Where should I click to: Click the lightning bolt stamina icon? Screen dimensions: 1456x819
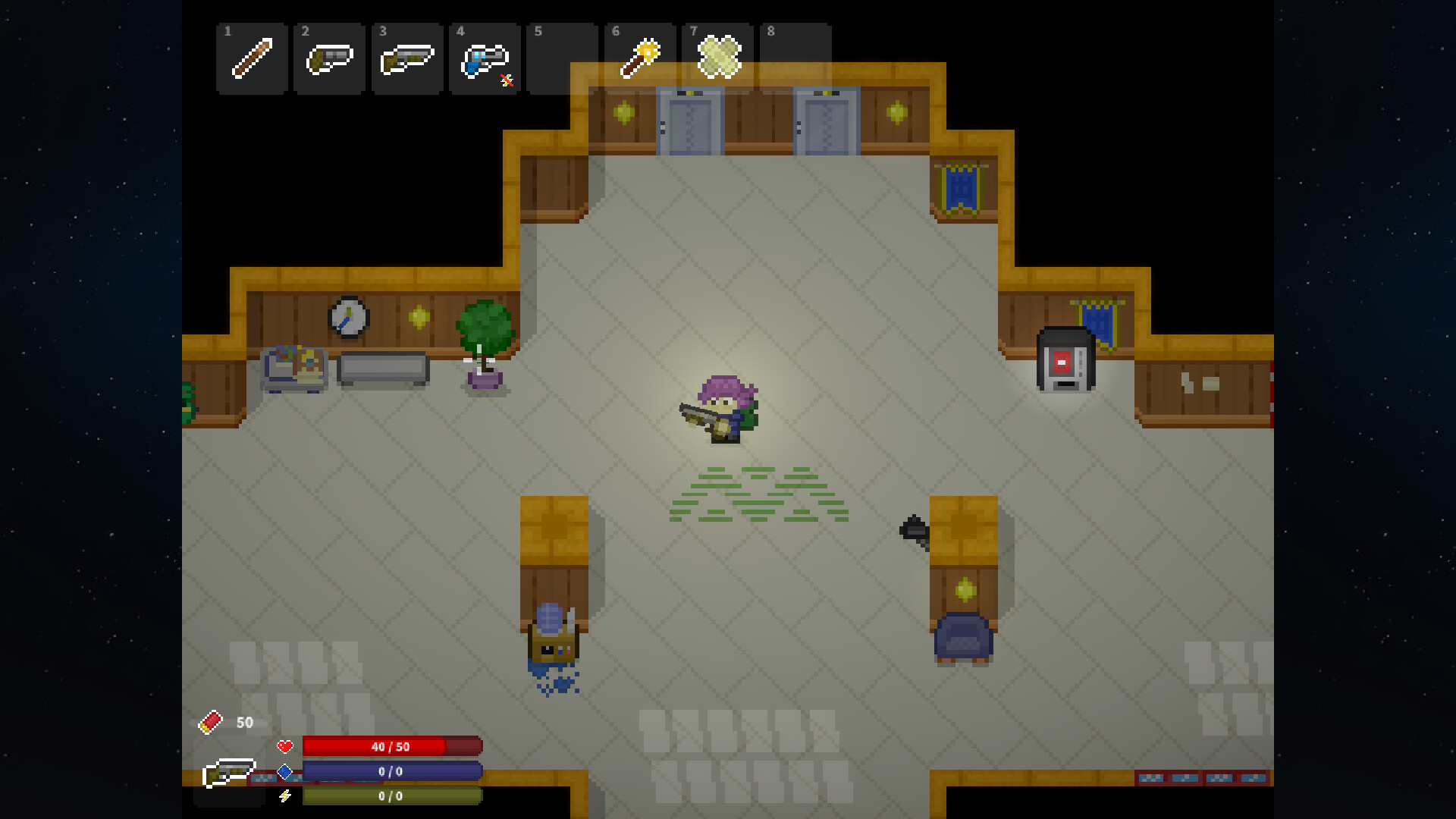tap(286, 796)
